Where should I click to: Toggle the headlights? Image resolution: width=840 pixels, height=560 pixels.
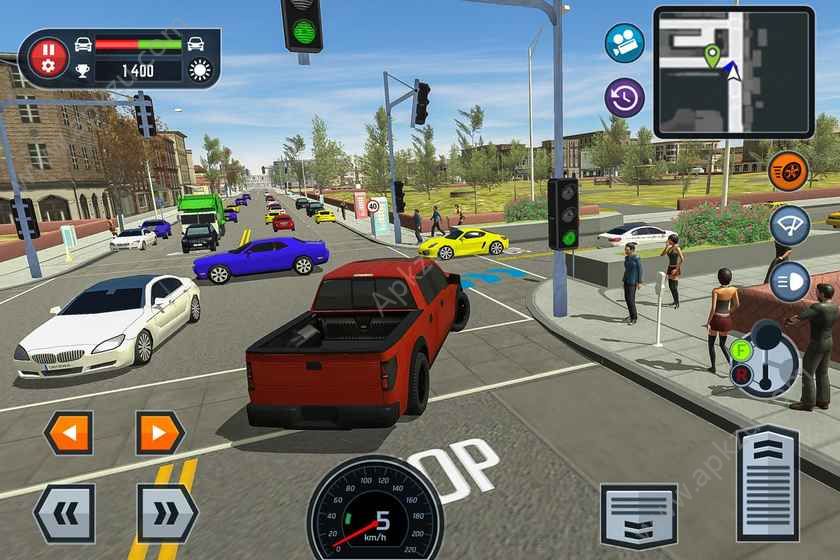click(x=789, y=281)
